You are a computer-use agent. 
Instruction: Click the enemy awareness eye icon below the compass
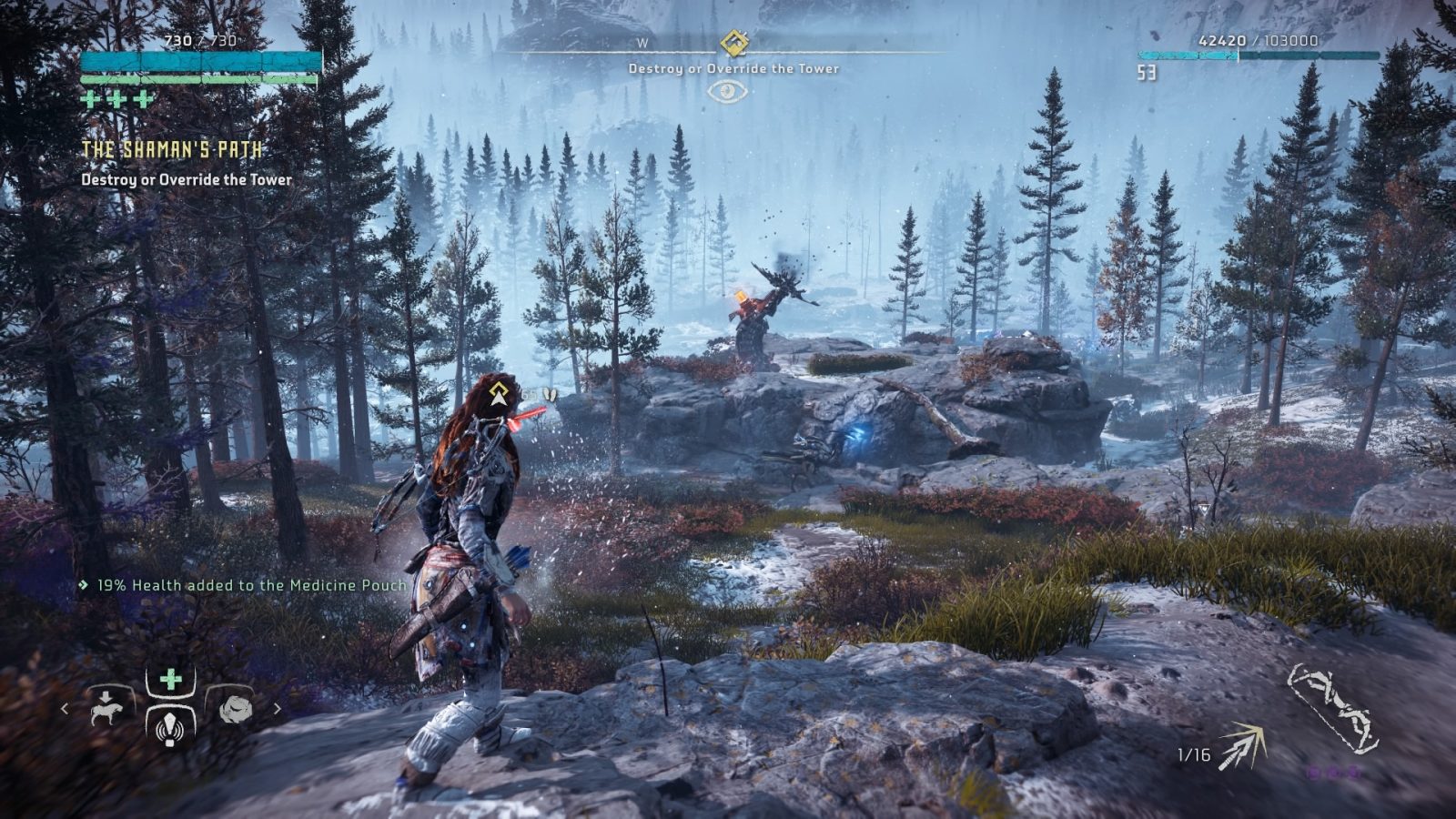(x=726, y=91)
